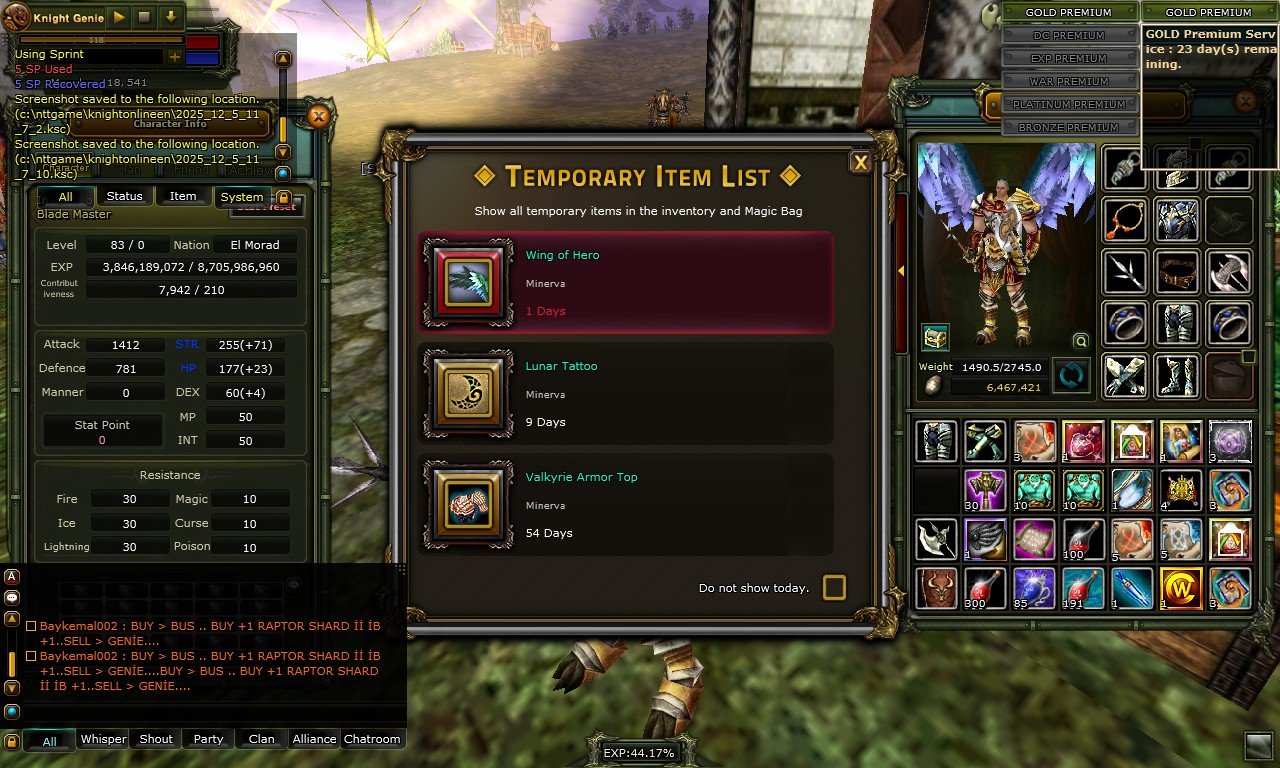Click the up arrow on the chat scrollbar
This screenshot has width=1280, height=768.
tap(284, 58)
